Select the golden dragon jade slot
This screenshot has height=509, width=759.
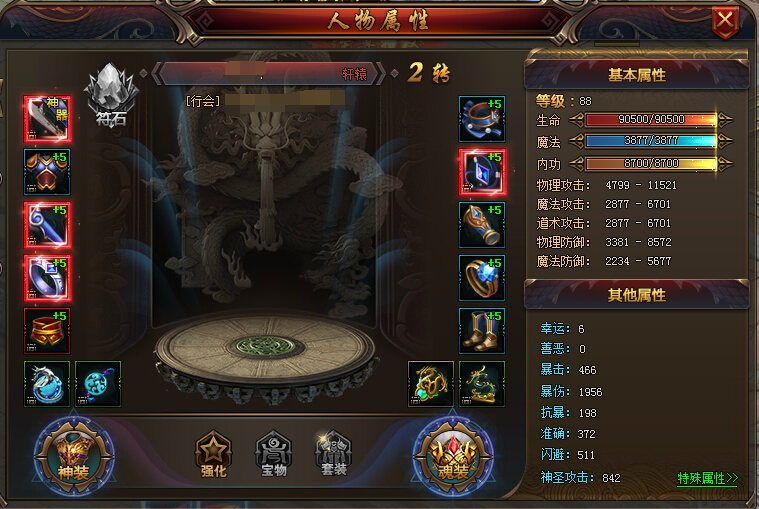pyautogui.click(x=430, y=383)
